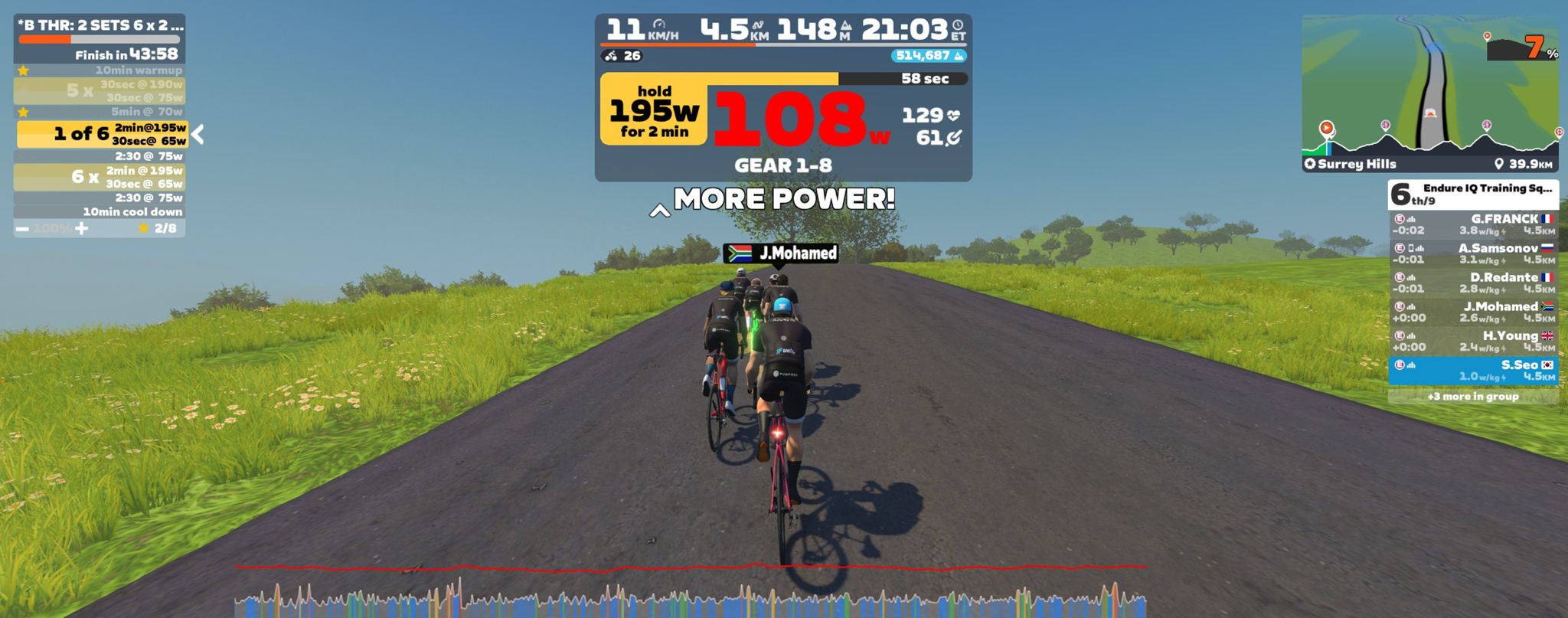Expand the '+3 more in group' row
Image resolution: width=1568 pixels, height=618 pixels.
click(x=1473, y=397)
